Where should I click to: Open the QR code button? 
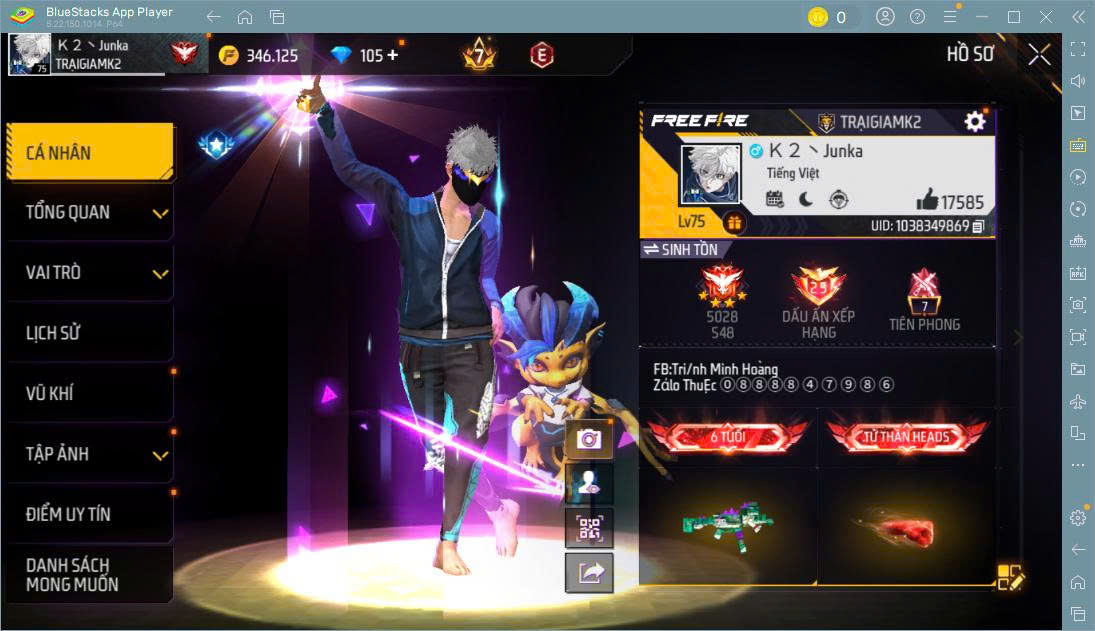pyautogui.click(x=589, y=527)
